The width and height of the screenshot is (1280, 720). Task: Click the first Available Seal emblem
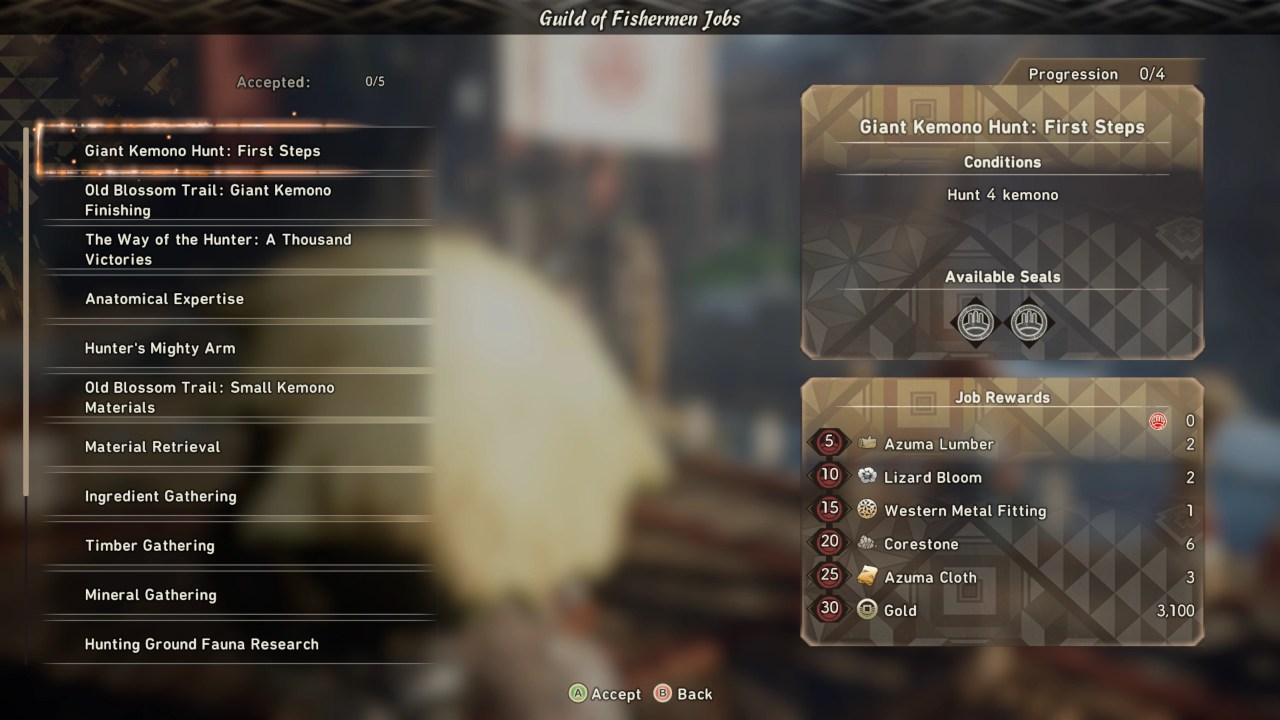(976, 322)
